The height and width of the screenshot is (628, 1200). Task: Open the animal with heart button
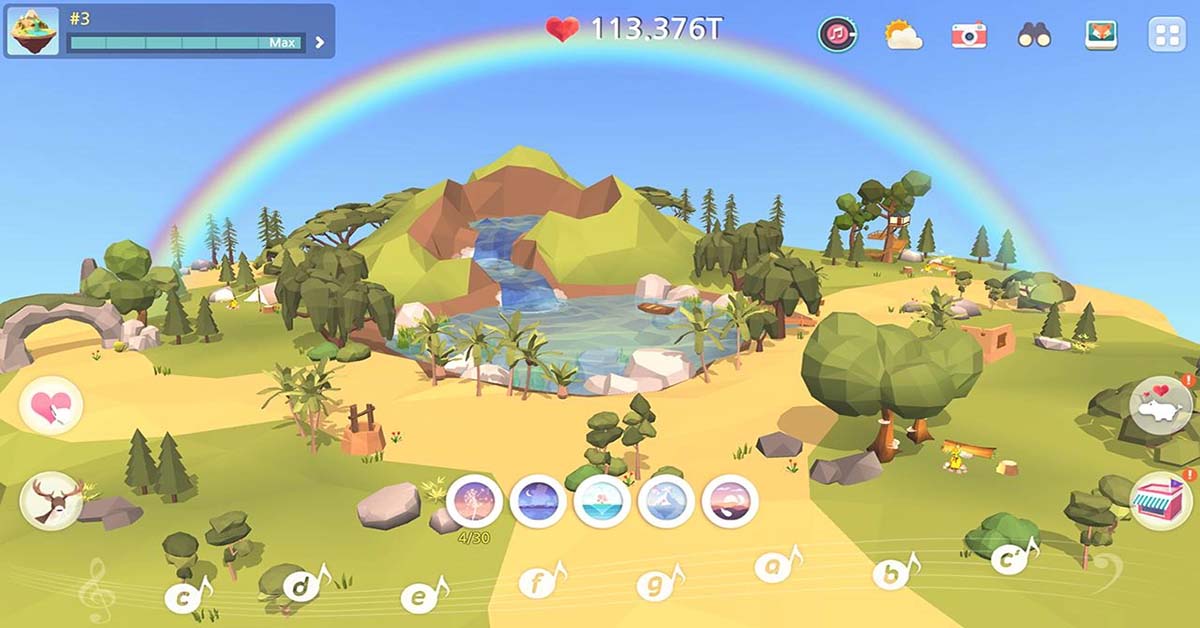[x=1160, y=405]
